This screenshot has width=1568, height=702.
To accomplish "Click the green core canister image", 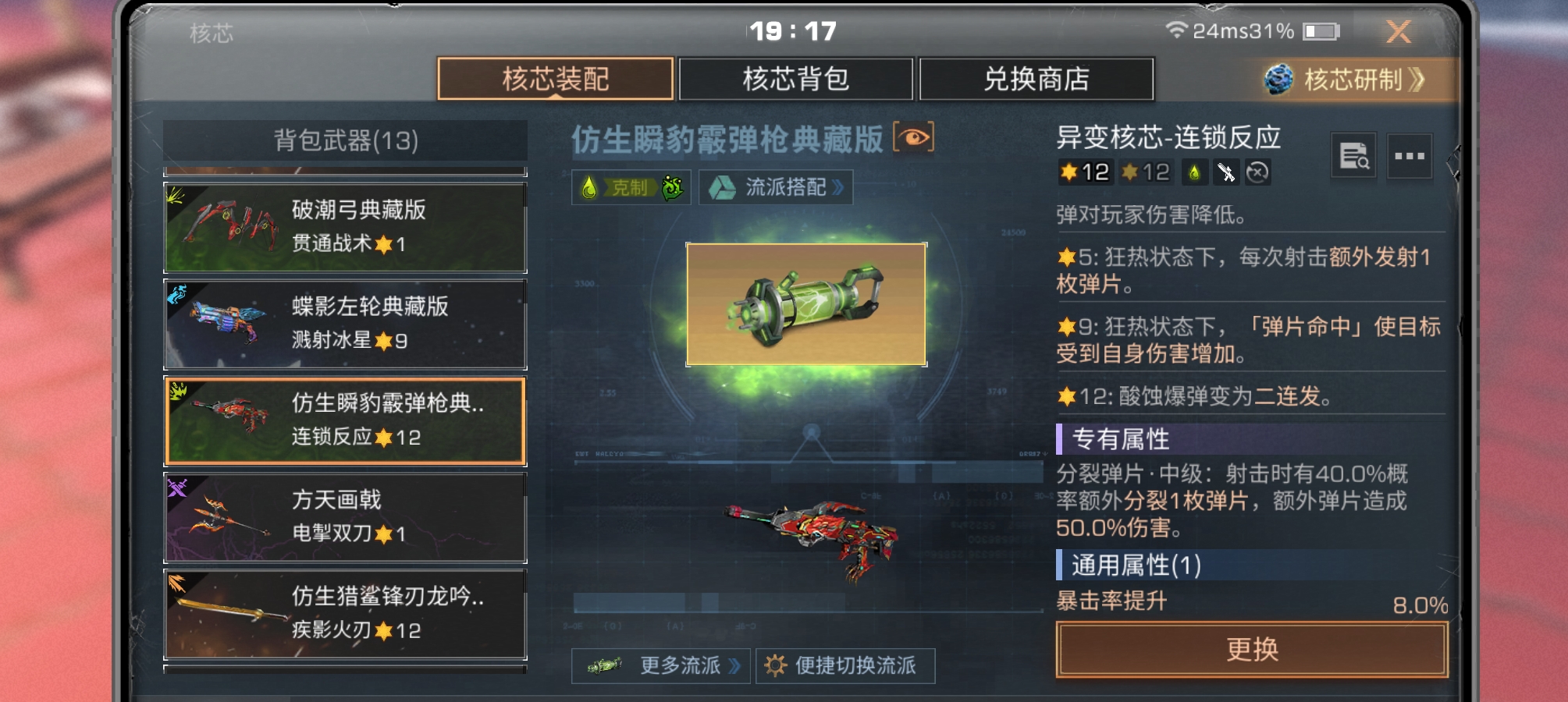I will click(x=806, y=304).
